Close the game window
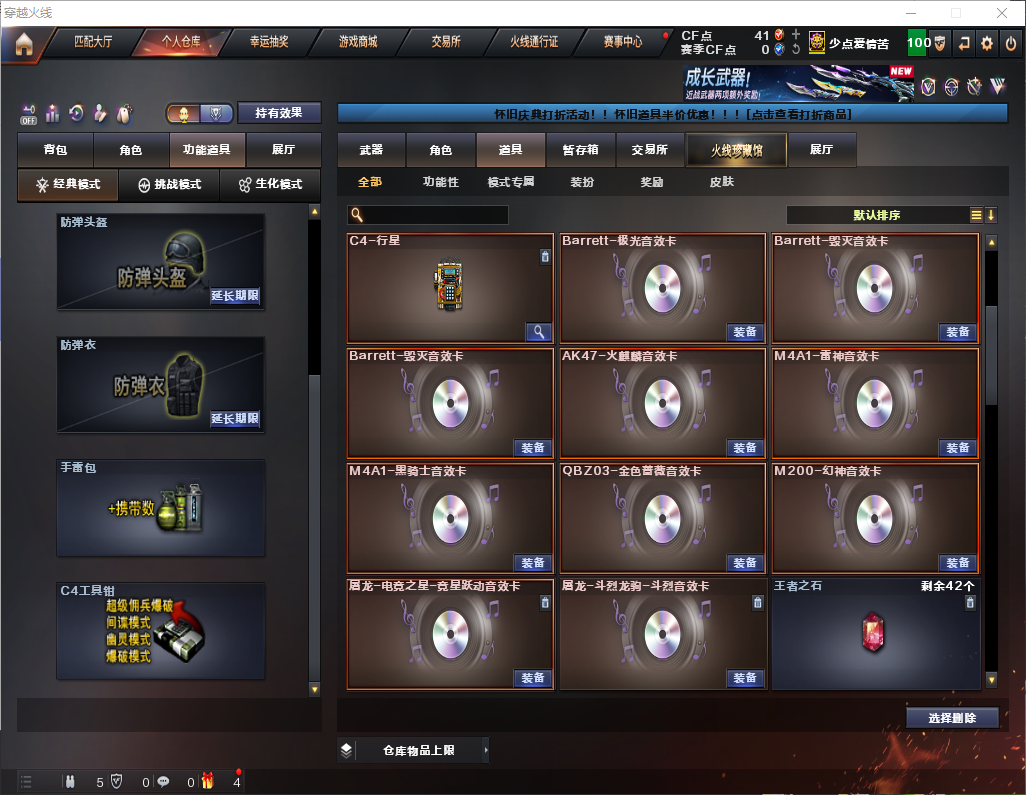The height and width of the screenshot is (795, 1026). click(x=1002, y=13)
